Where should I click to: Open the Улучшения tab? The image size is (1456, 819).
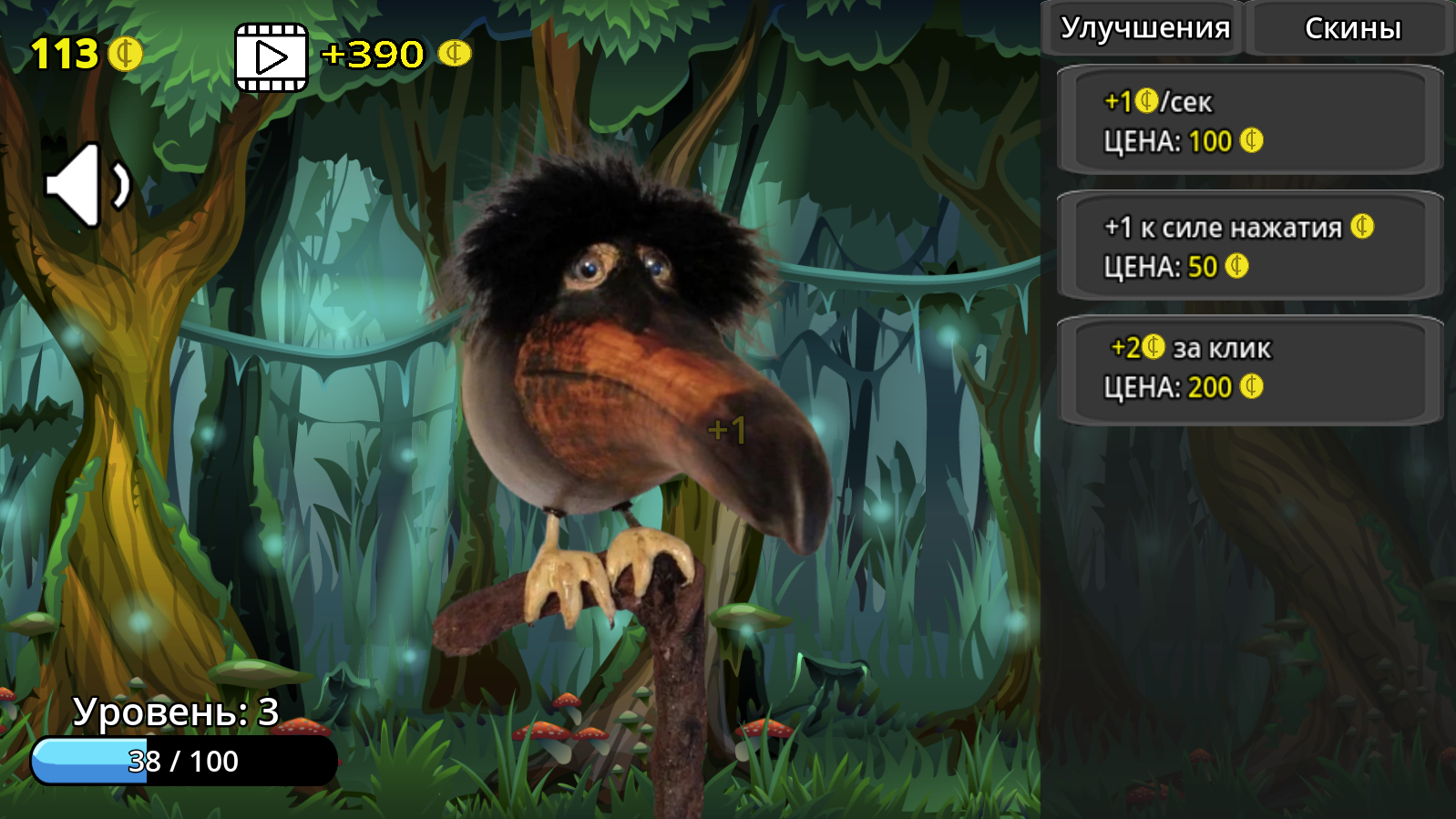coord(1143,27)
